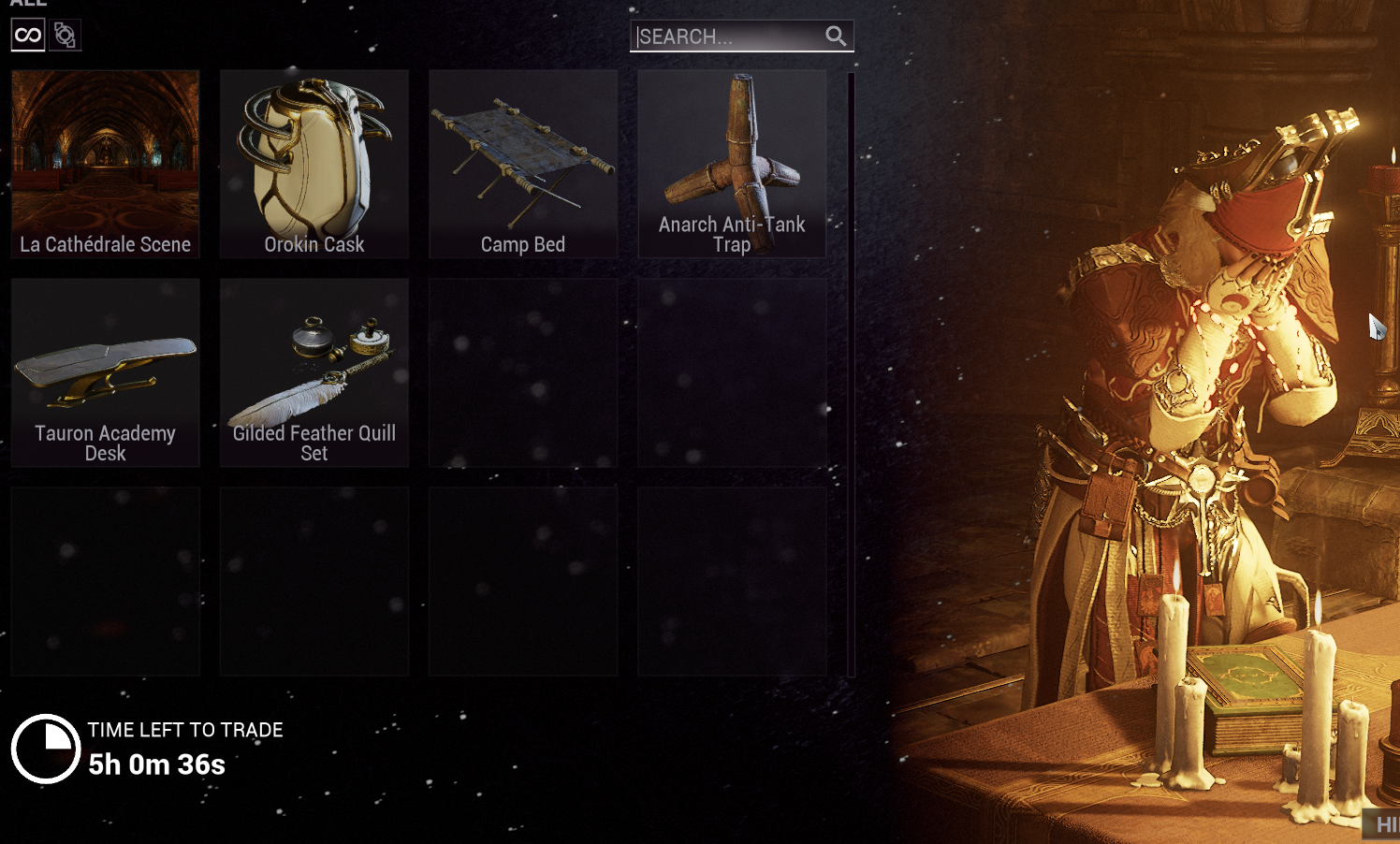Screen dimensions: 1400x844
Task: Select the La Cathédrale Scene item
Action: [x=106, y=164]
